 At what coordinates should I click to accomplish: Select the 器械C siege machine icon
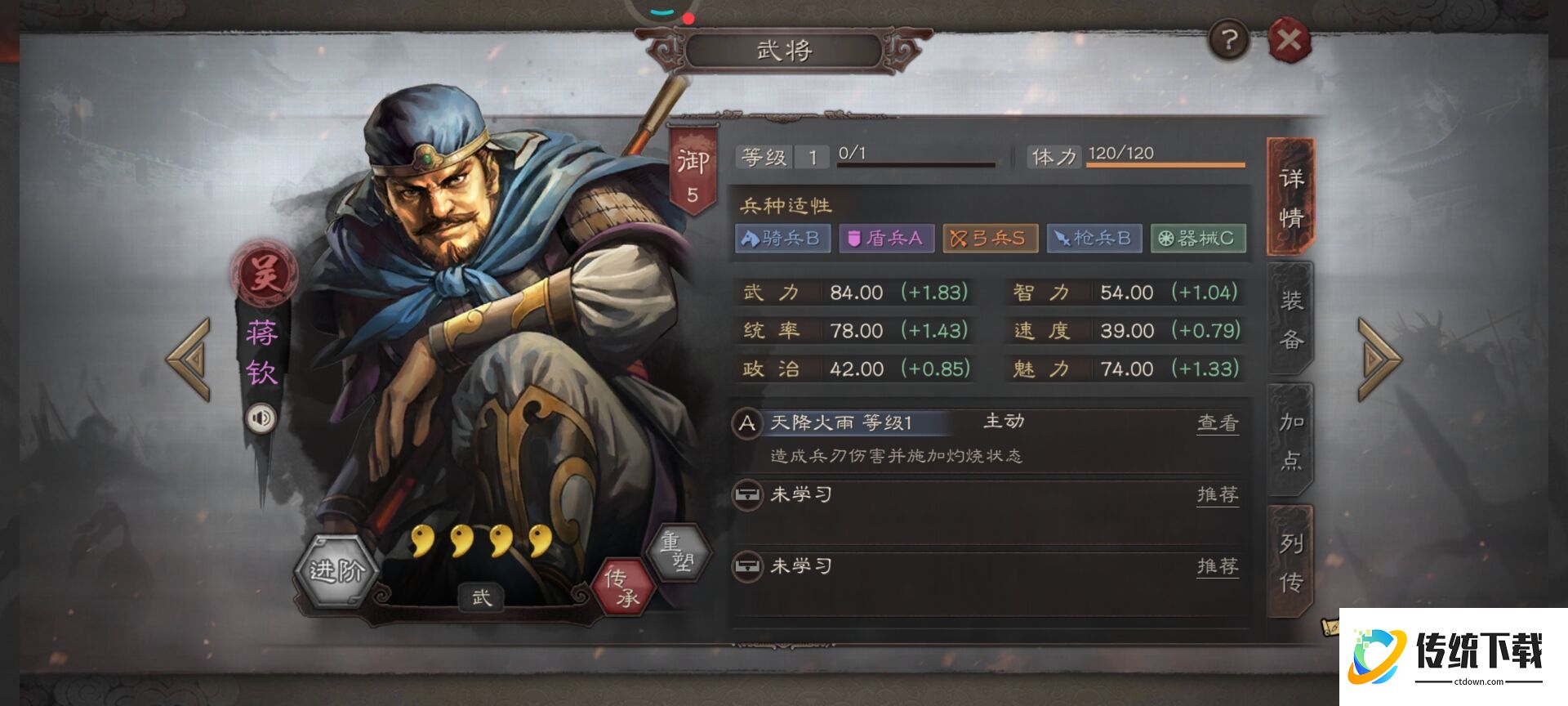point(1198,238)
